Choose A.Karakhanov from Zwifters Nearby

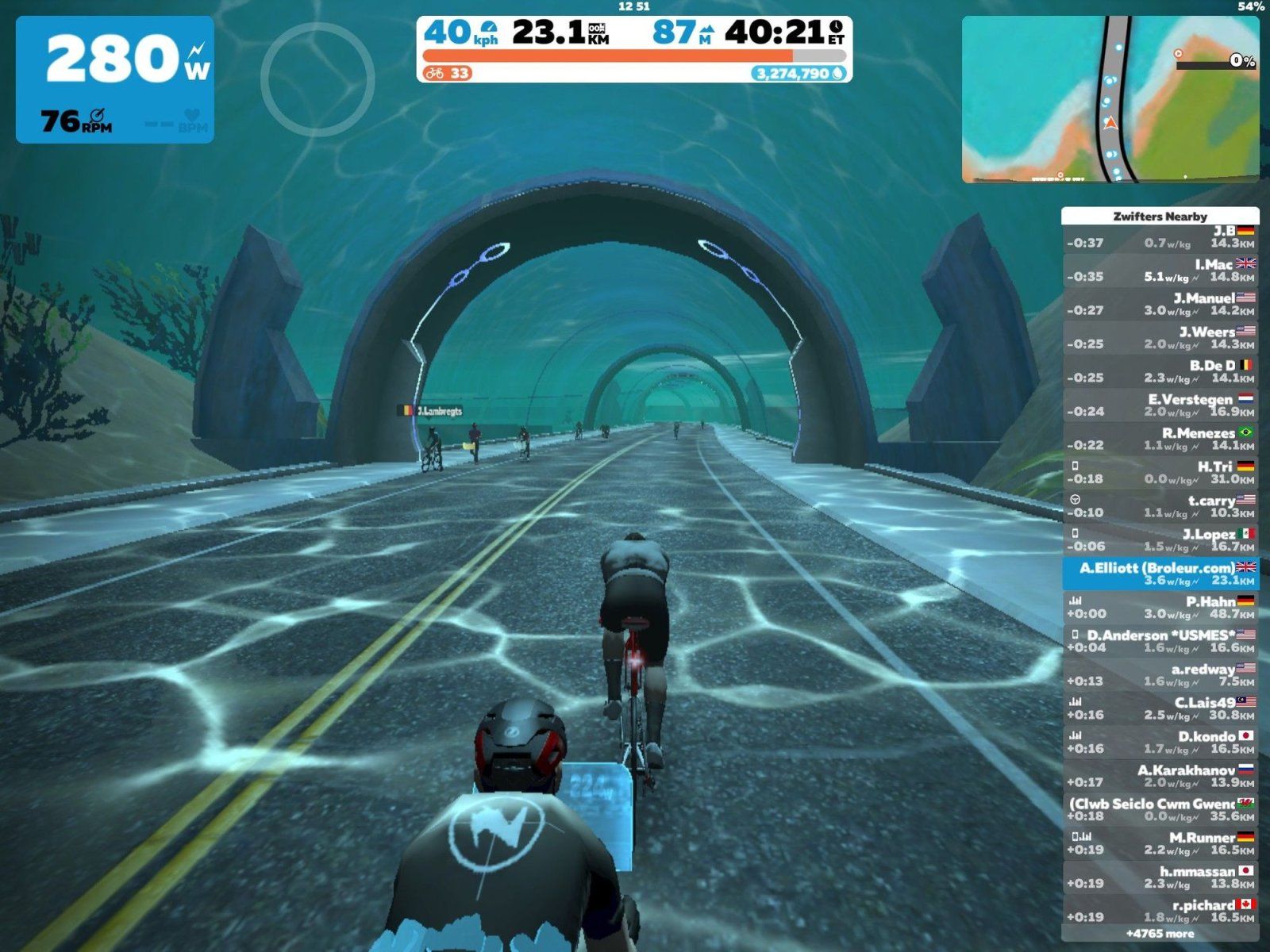click(x=1160, y=776)
